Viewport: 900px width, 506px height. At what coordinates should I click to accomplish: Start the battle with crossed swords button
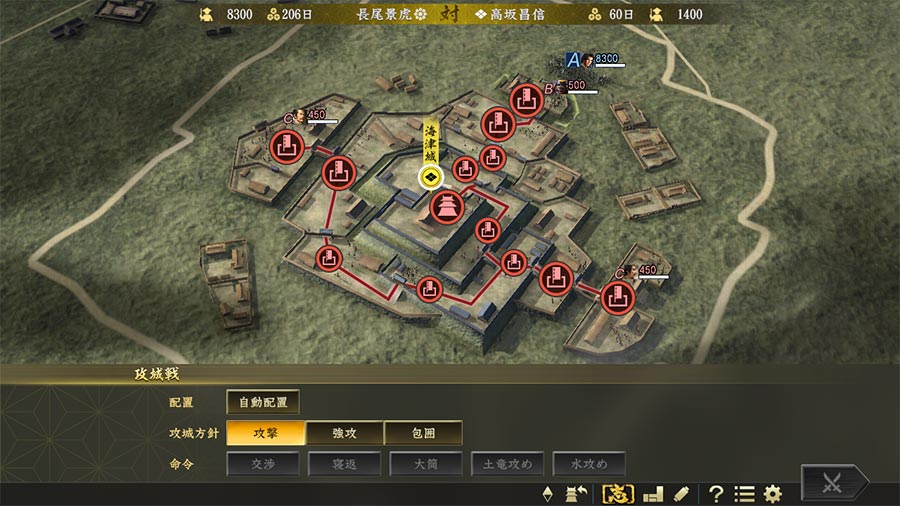pyautogui.click(x=832, y=483)
